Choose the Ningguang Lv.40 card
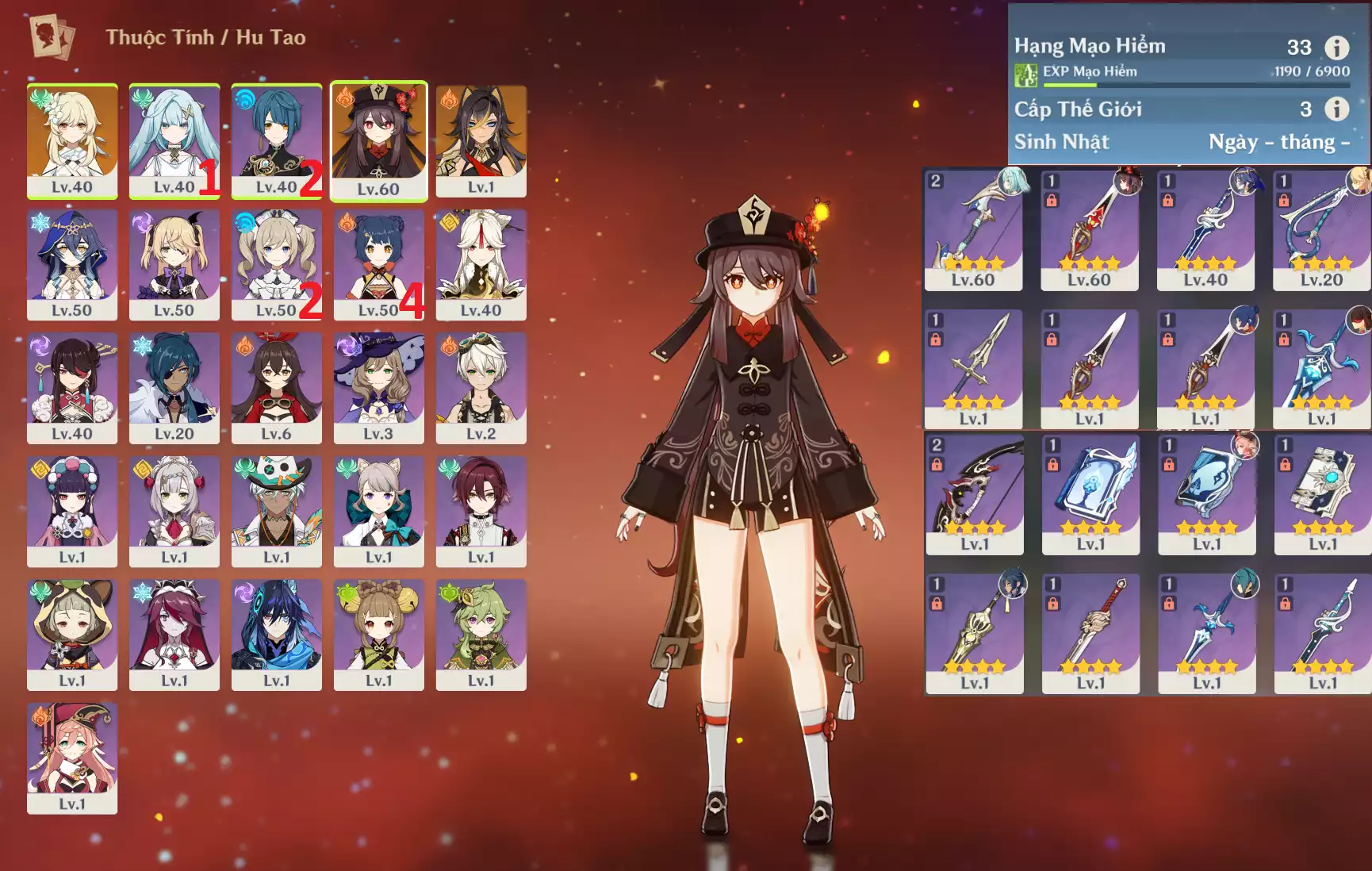The image size is (1372, 871). (481, 264)
